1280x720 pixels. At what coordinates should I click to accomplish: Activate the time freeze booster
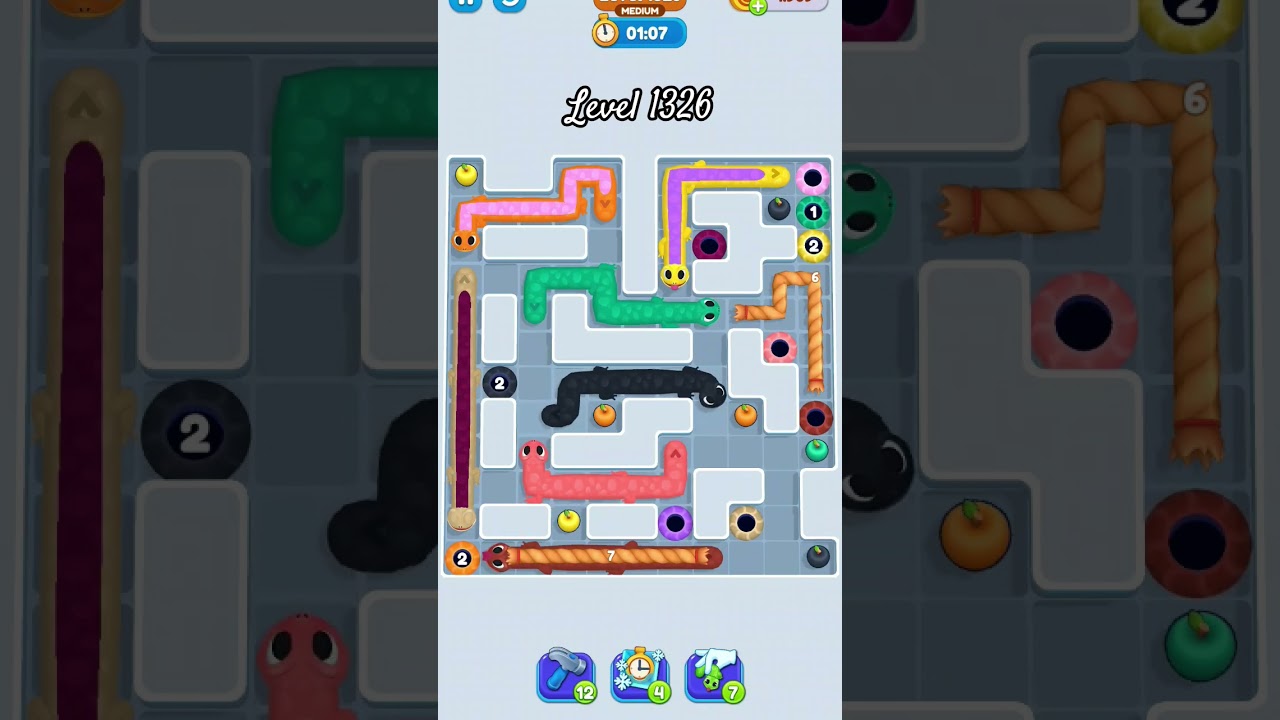click(640, 675)
